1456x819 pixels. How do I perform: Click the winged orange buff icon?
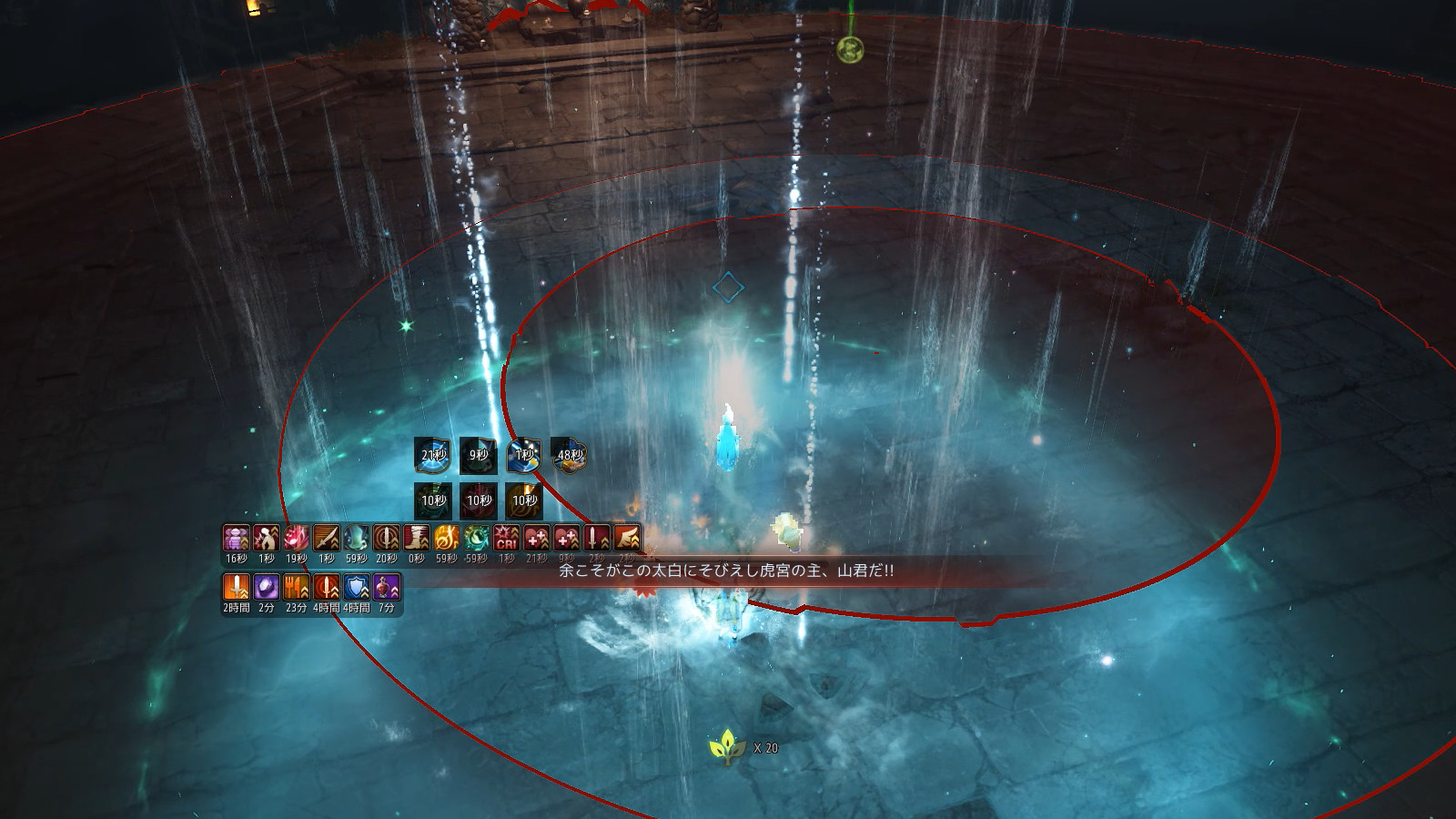coord(627,538)
